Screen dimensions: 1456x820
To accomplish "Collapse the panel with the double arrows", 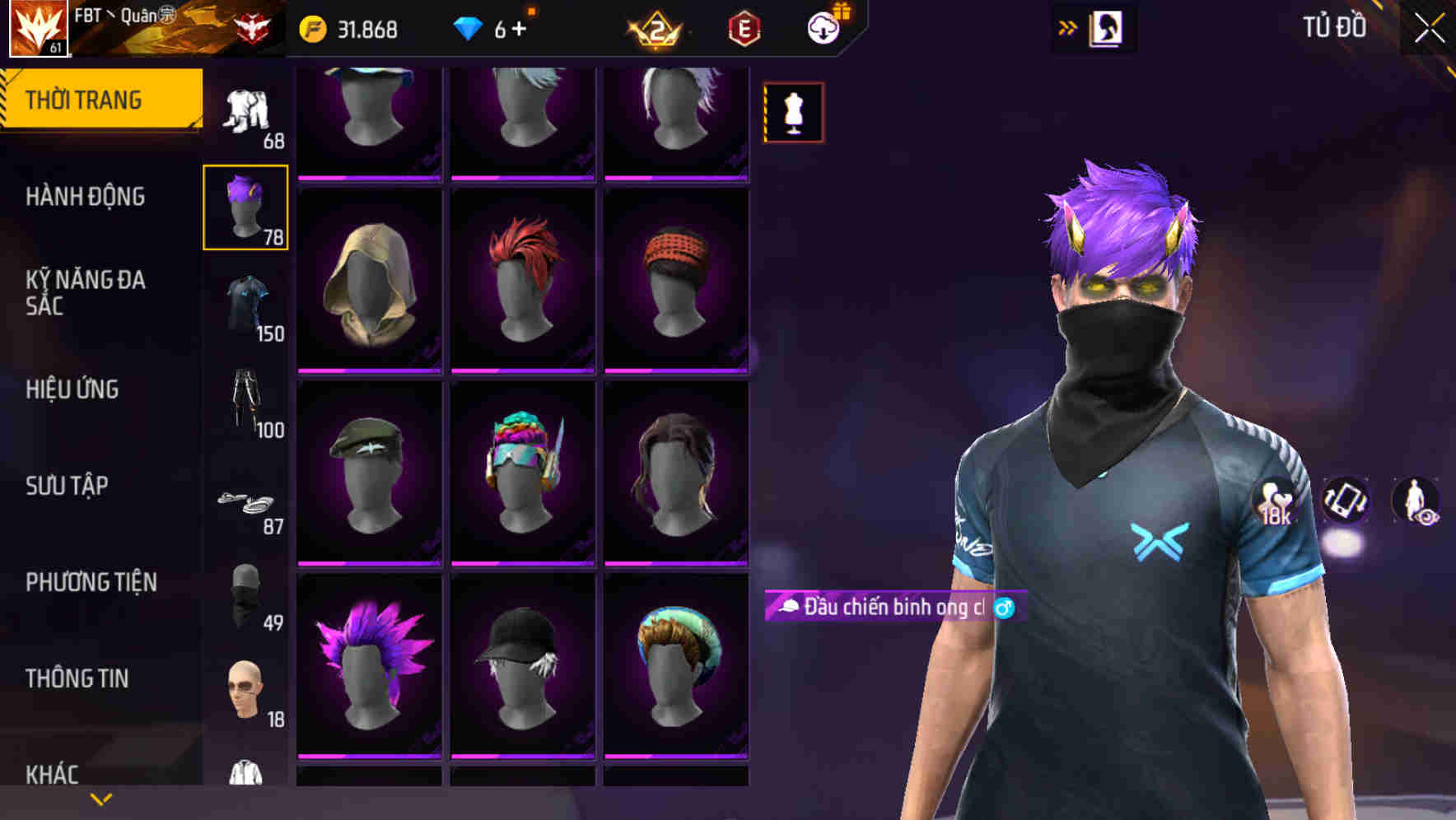I will [x=1068, y=26].
